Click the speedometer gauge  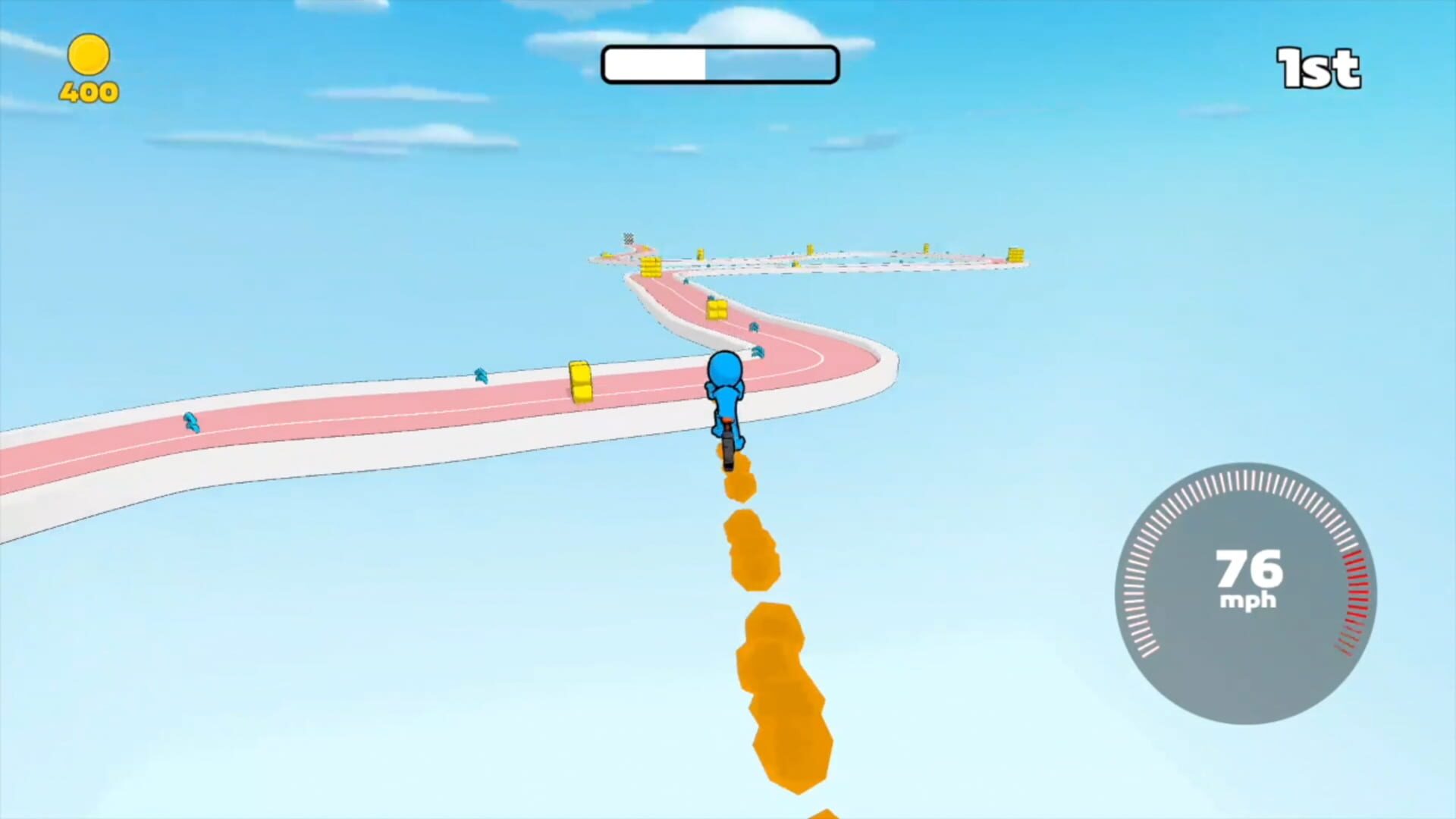(1247, 591)
